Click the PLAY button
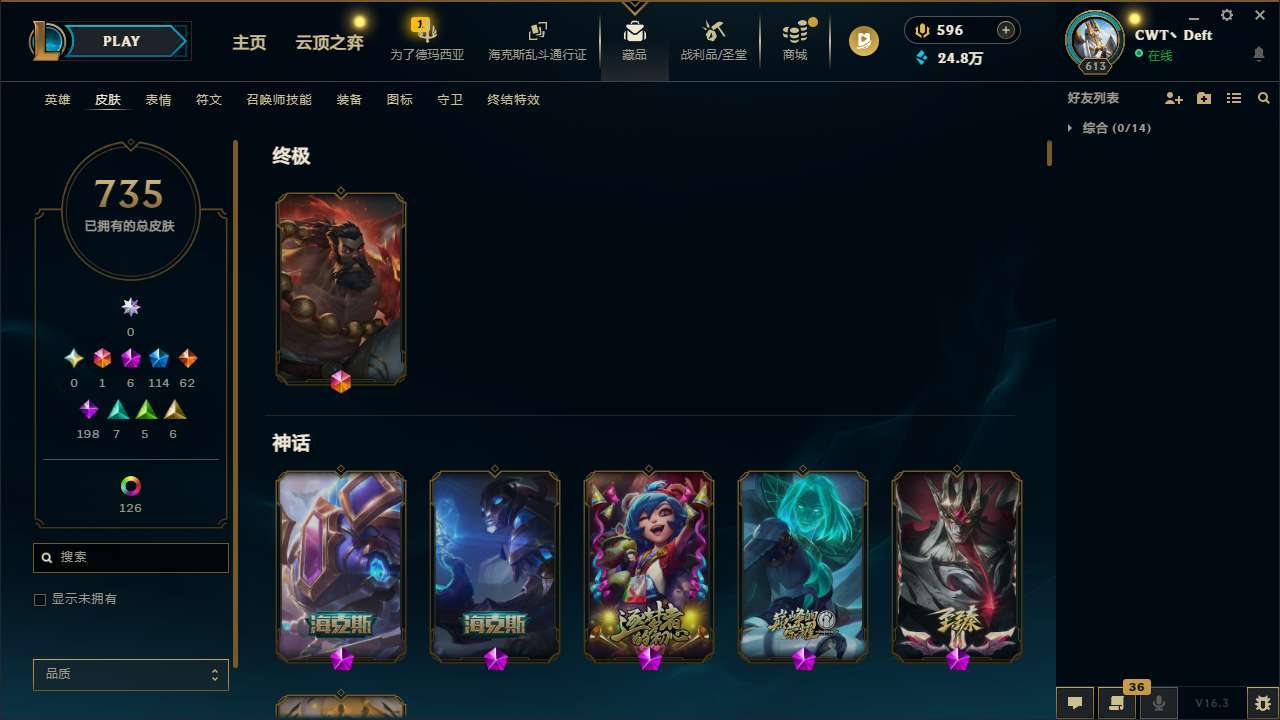 click(x=121, y=41)
